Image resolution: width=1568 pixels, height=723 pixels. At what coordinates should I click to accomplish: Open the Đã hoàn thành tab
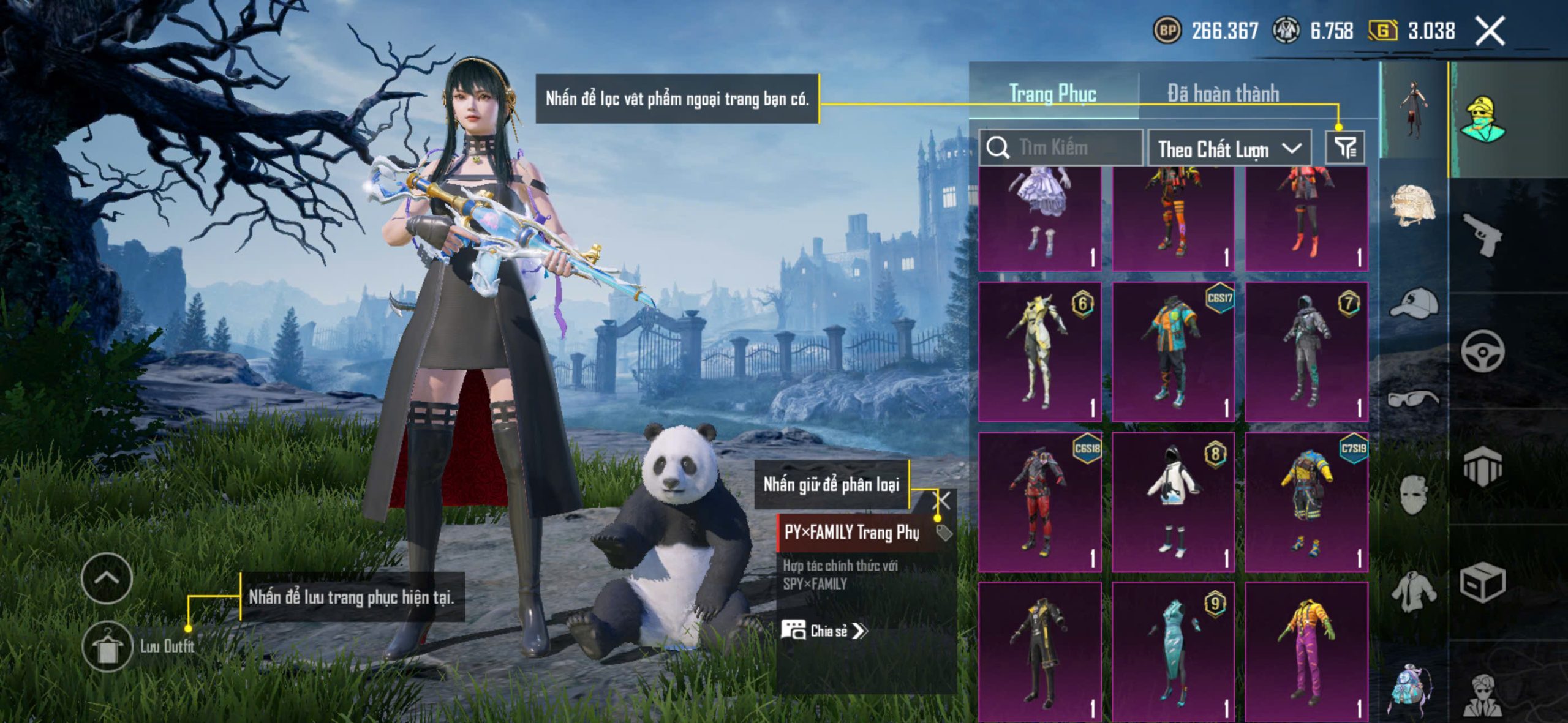click(1223, 94)
